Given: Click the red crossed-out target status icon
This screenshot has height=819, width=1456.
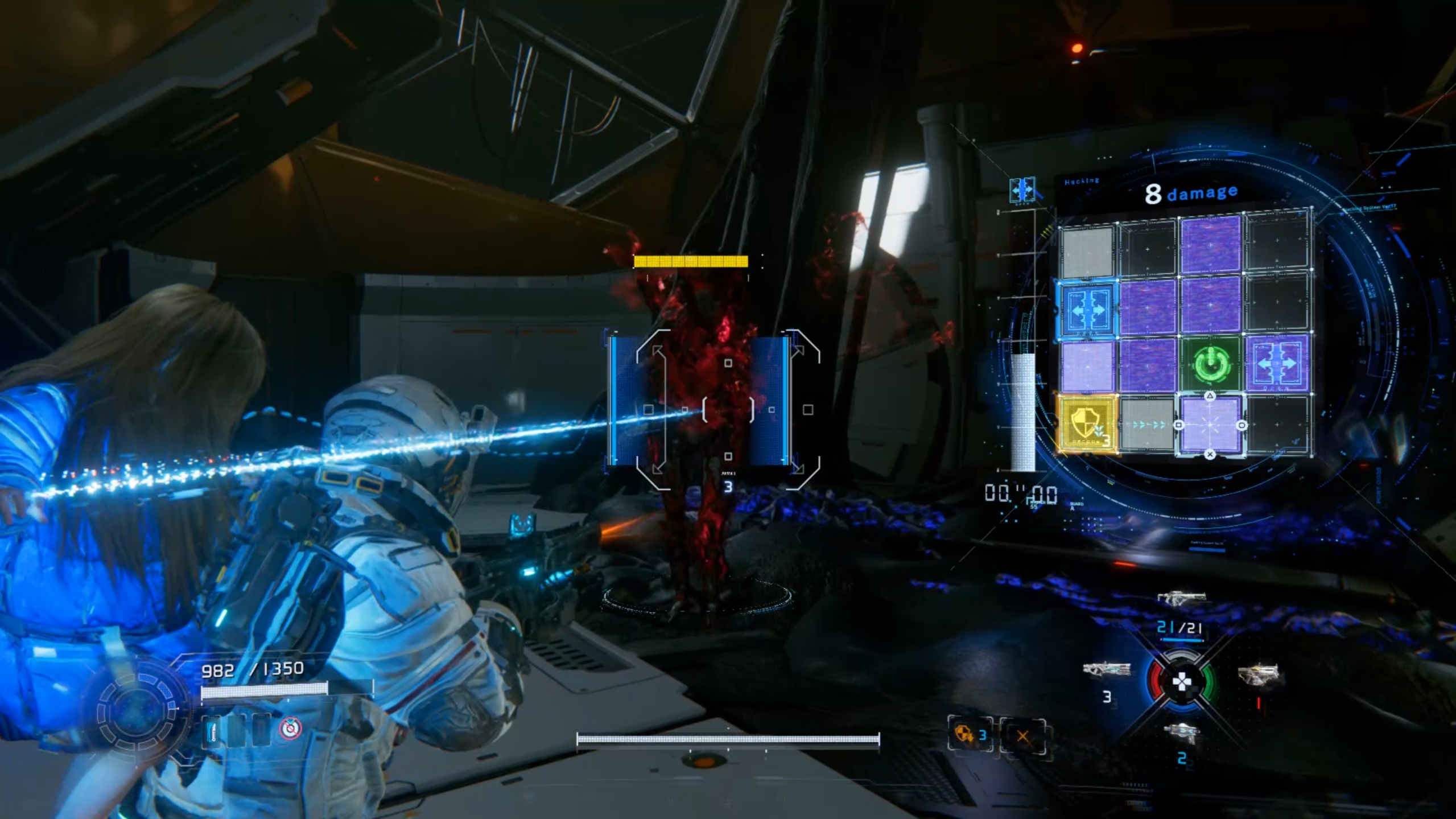Looking at the screenshot, I should pyautogui.click(x=290, y=729).
